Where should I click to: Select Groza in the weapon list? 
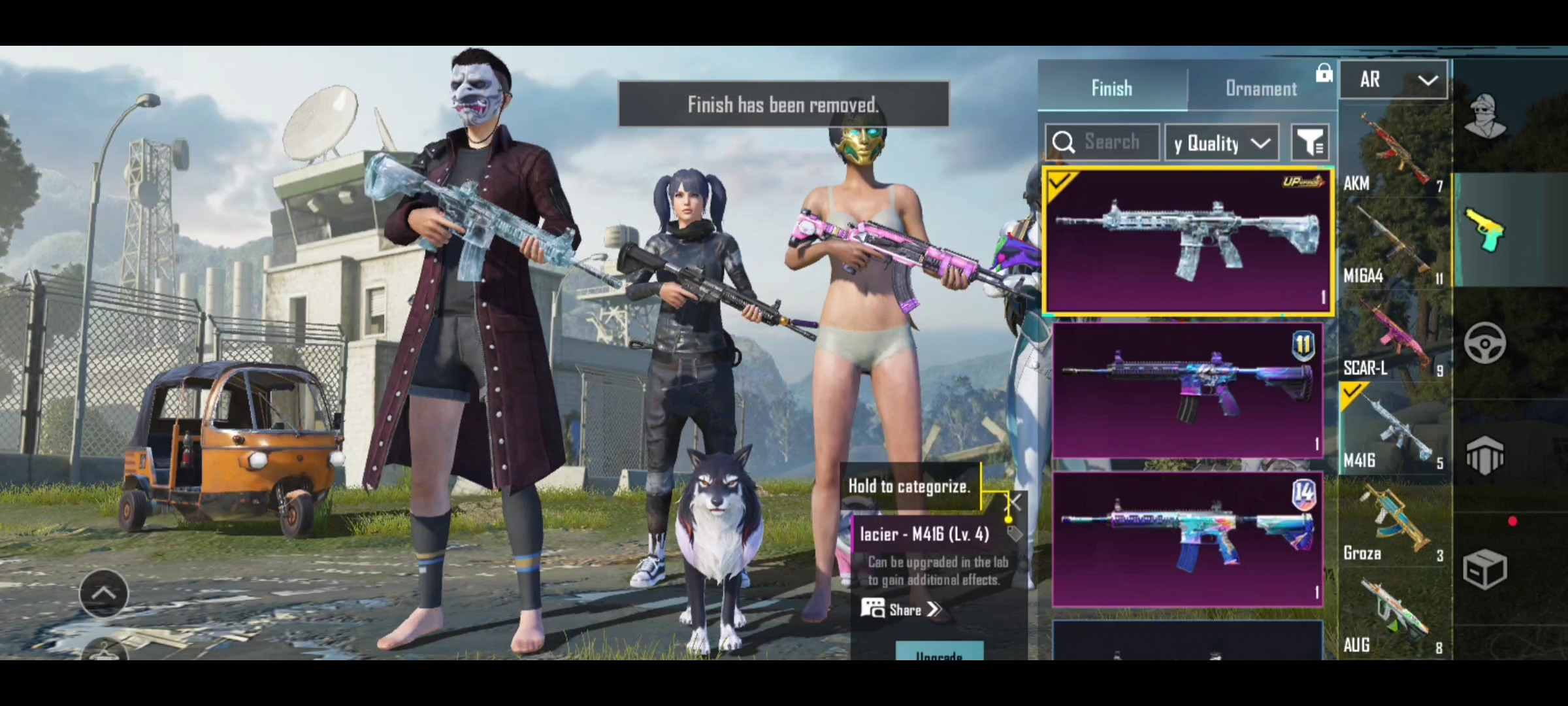coord(1394,523)
